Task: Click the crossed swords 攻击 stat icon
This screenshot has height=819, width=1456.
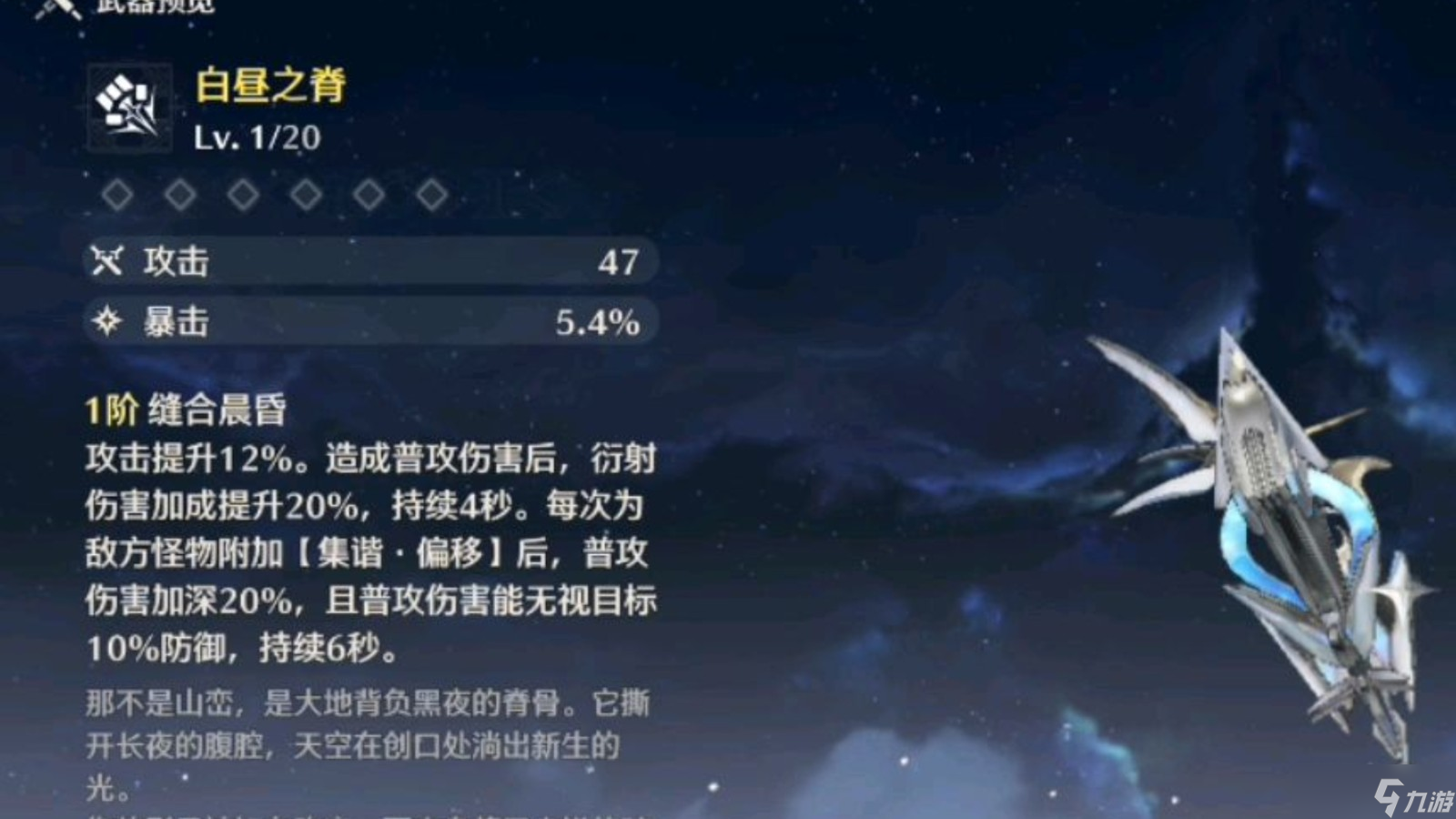Action: coord(107,262)
